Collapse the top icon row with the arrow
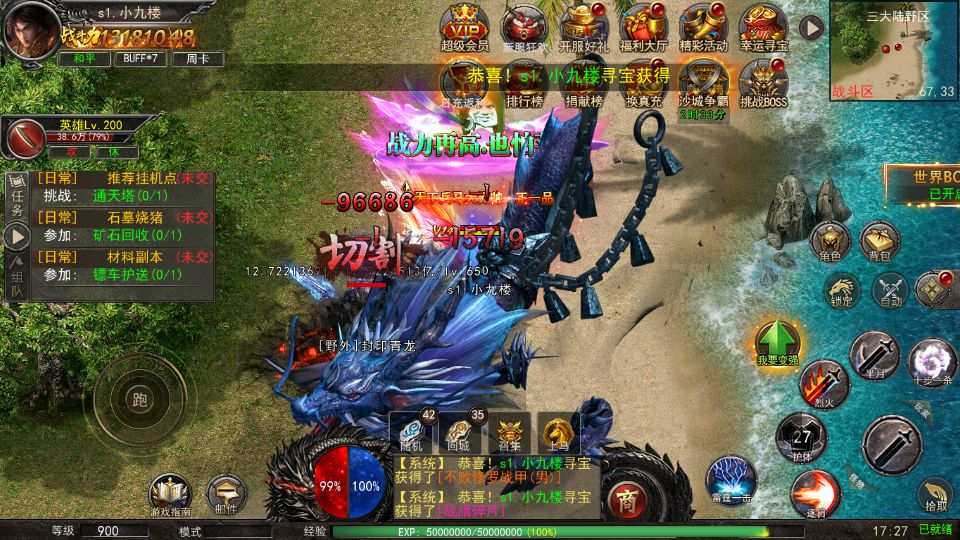Screen dimensions: 960x540 click(x=811, y=27)
